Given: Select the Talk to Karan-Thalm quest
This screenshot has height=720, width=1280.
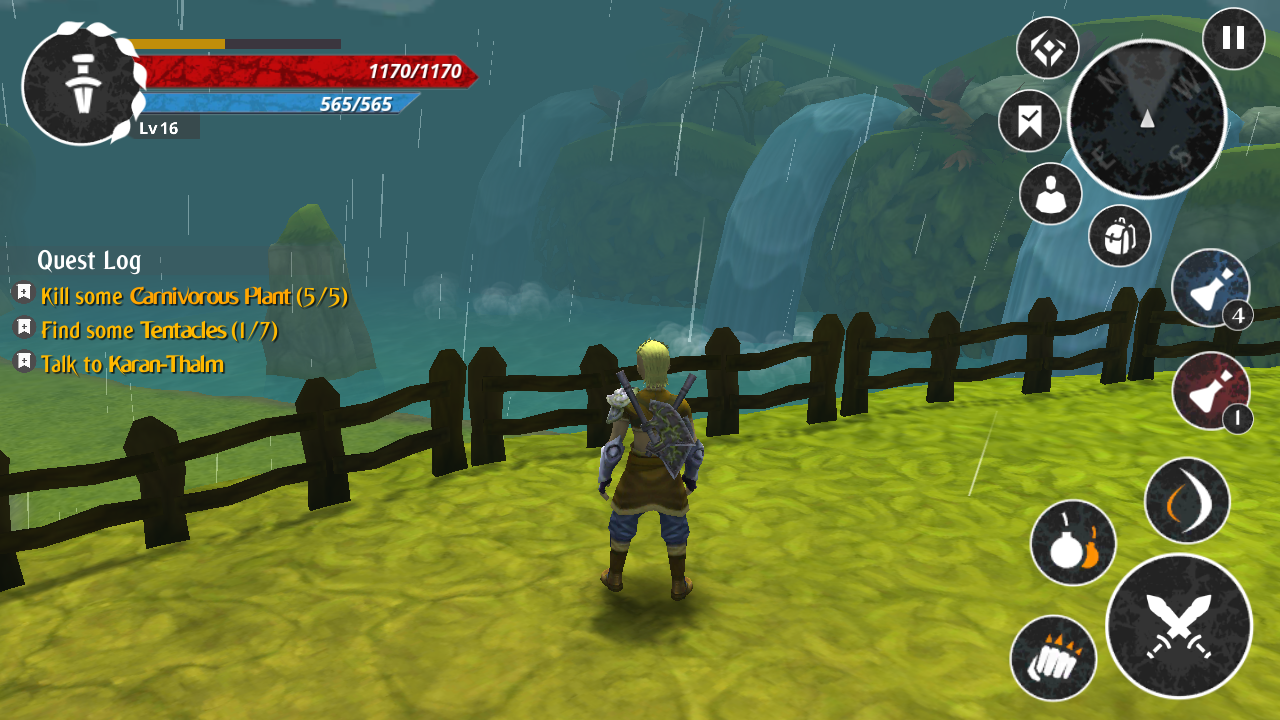Looking at the screenshot, I should tap(132, 364).
